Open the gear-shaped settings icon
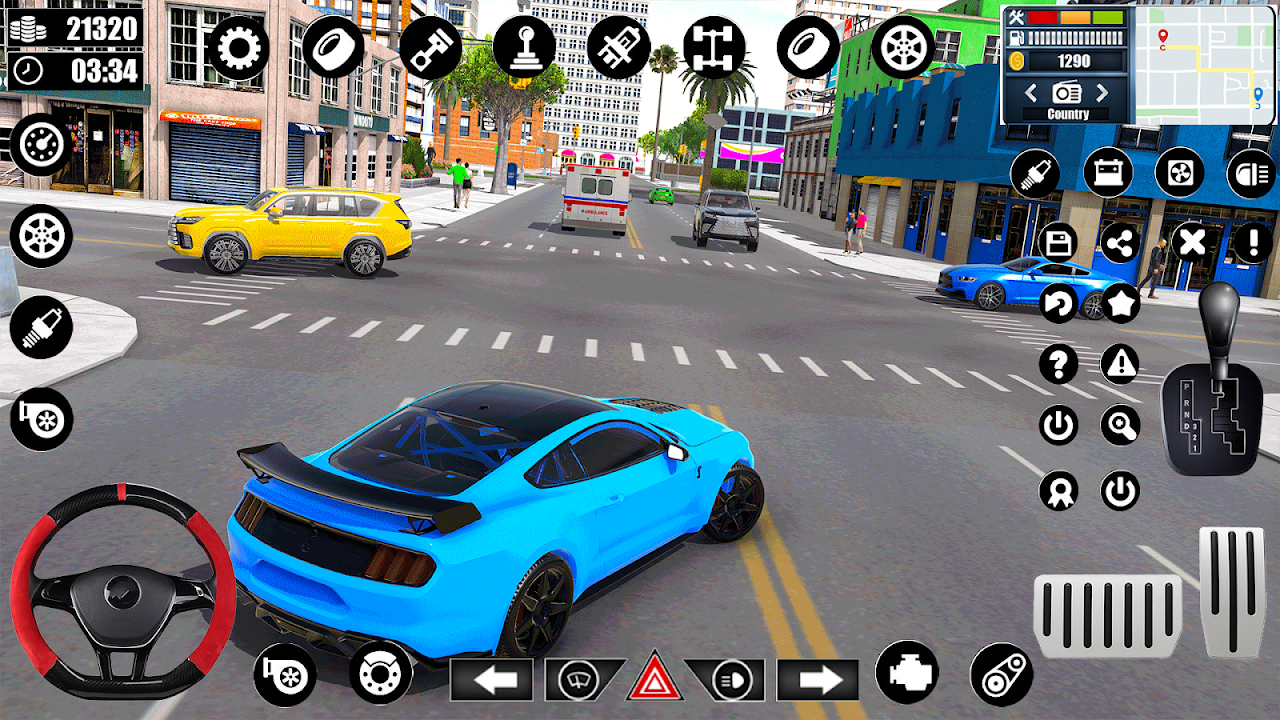 click(239, 48)
